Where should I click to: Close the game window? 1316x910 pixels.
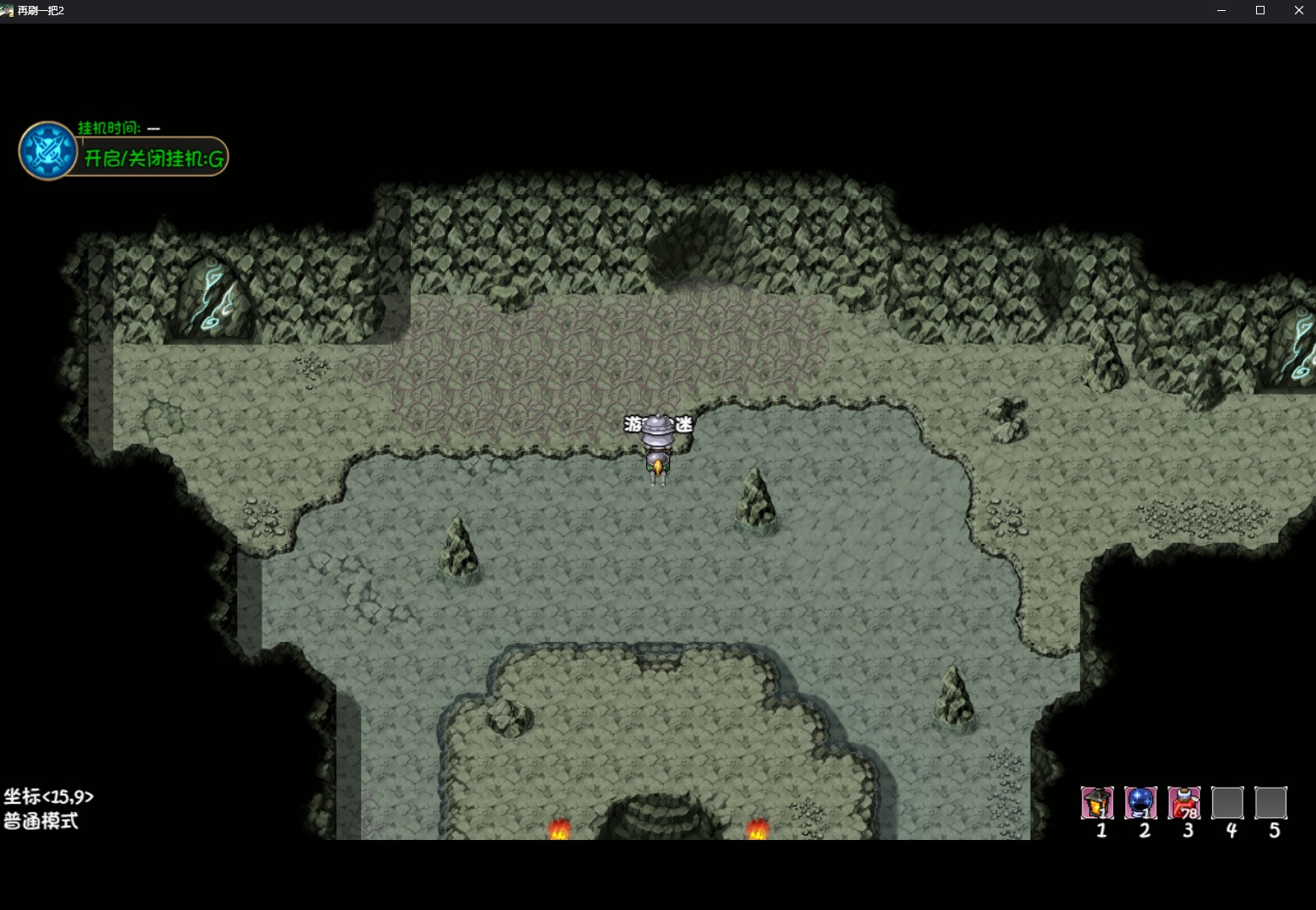[x=1298, y=10]
